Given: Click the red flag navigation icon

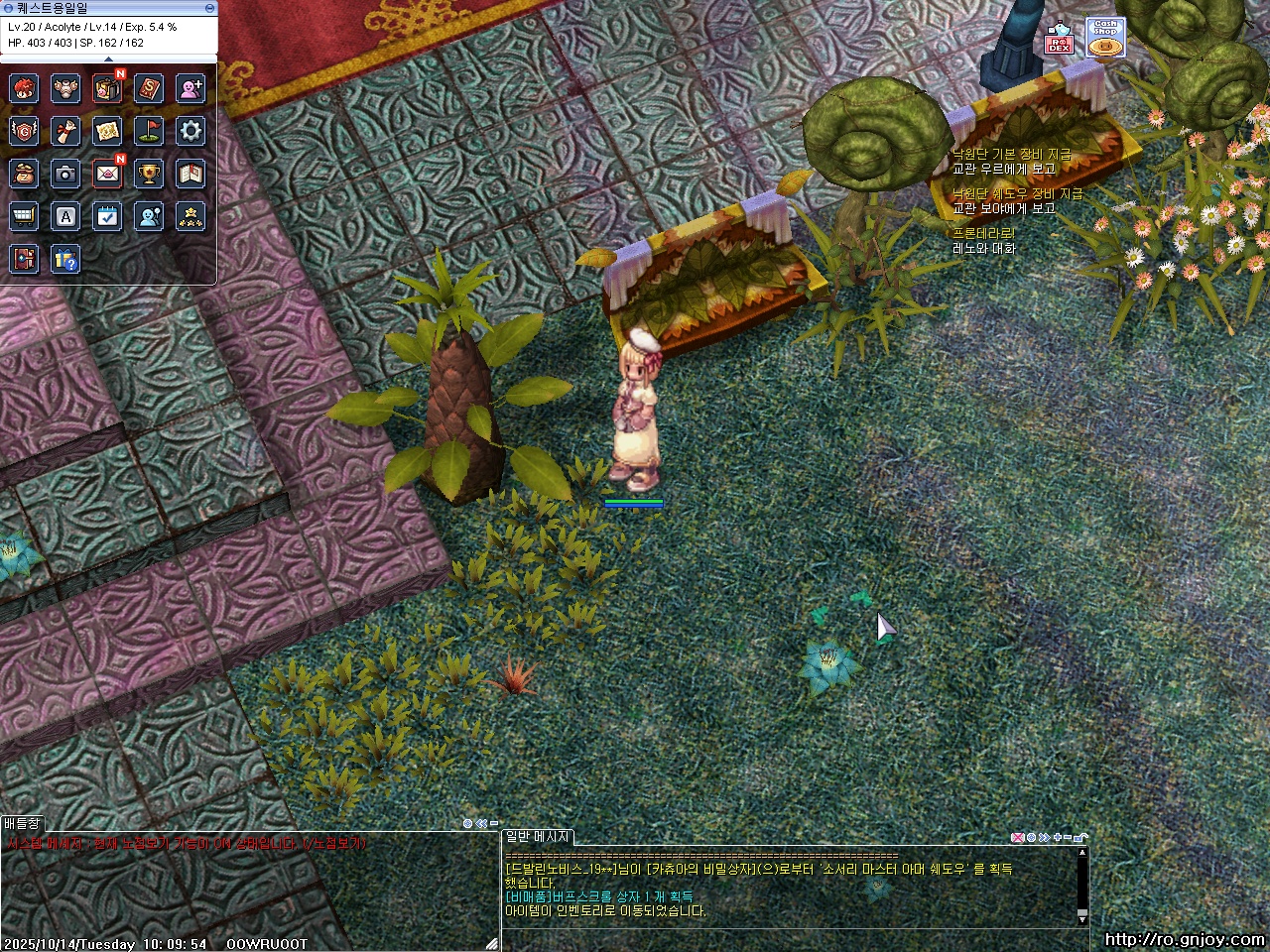Looking at the screenshot, I should (149, 131).
